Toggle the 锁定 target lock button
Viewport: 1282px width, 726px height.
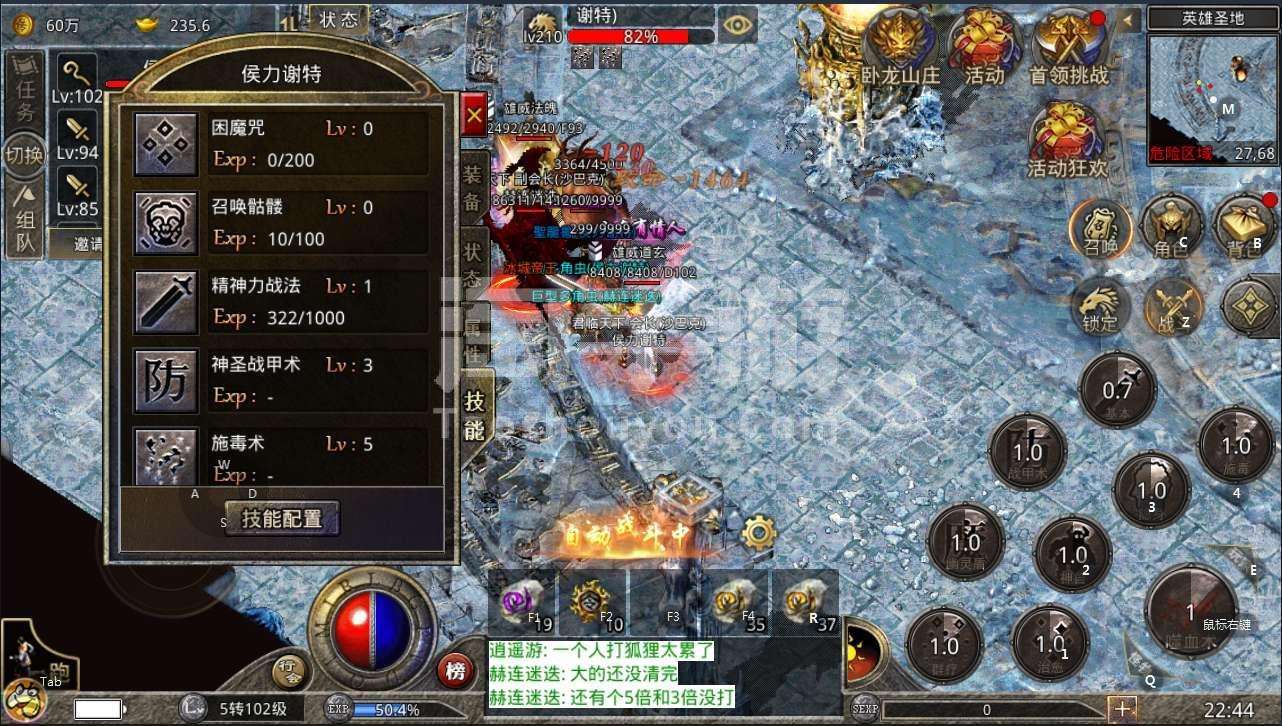1100,305
